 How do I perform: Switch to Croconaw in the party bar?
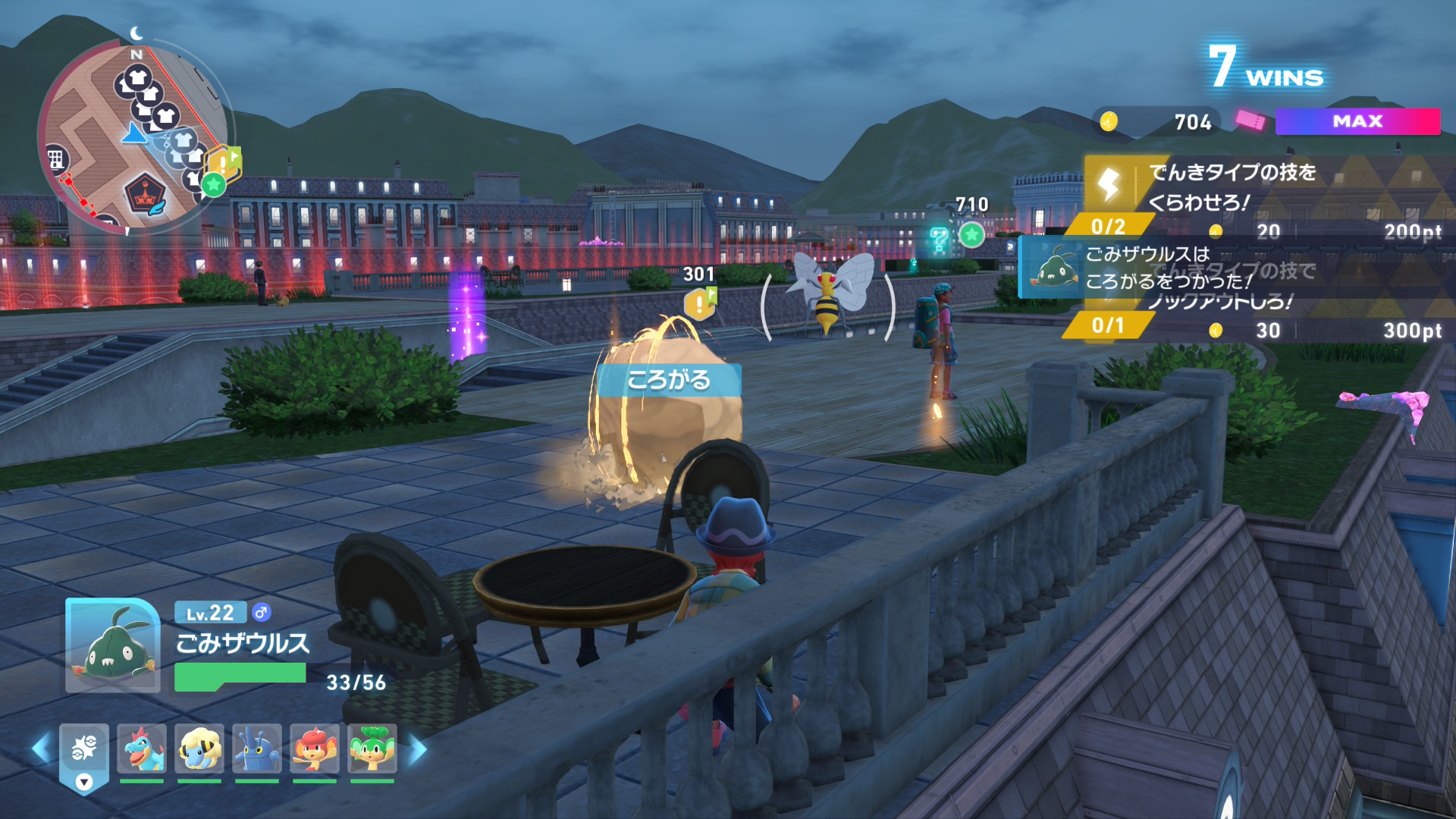tap(142, 749)
